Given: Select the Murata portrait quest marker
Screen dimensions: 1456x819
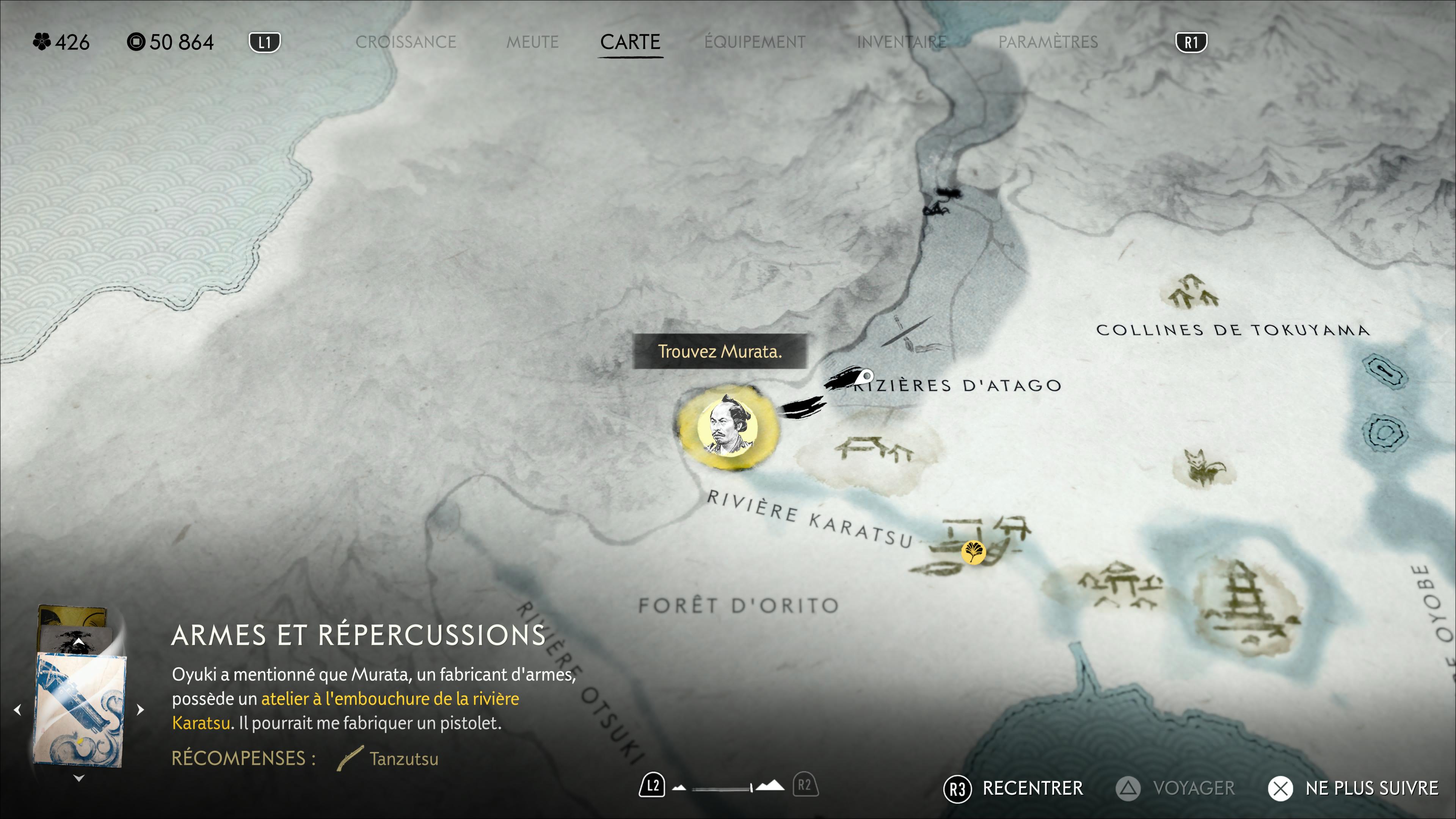Looking at the screenshot, I should 728,427.
